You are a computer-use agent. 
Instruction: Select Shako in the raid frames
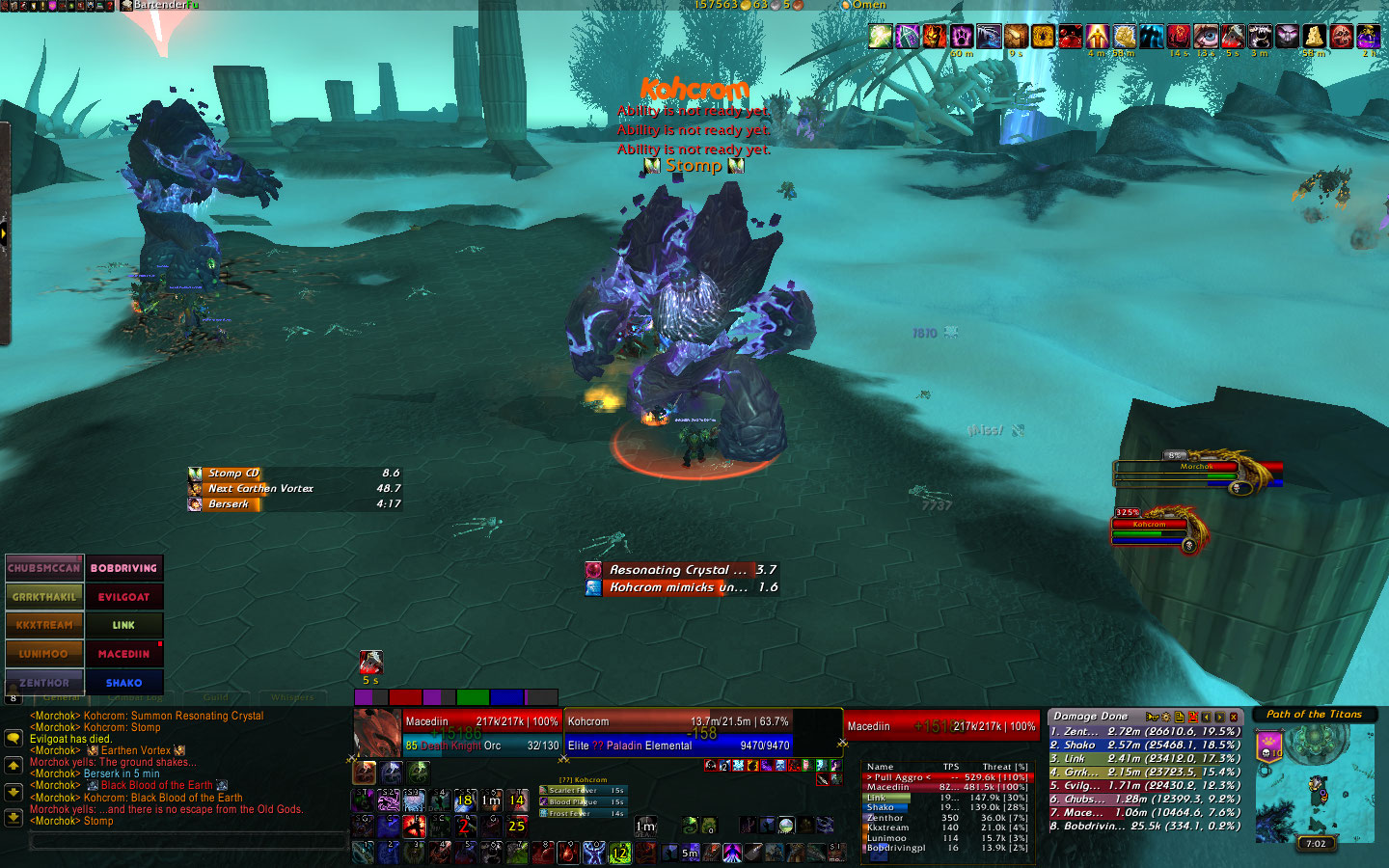click(123, 682)
